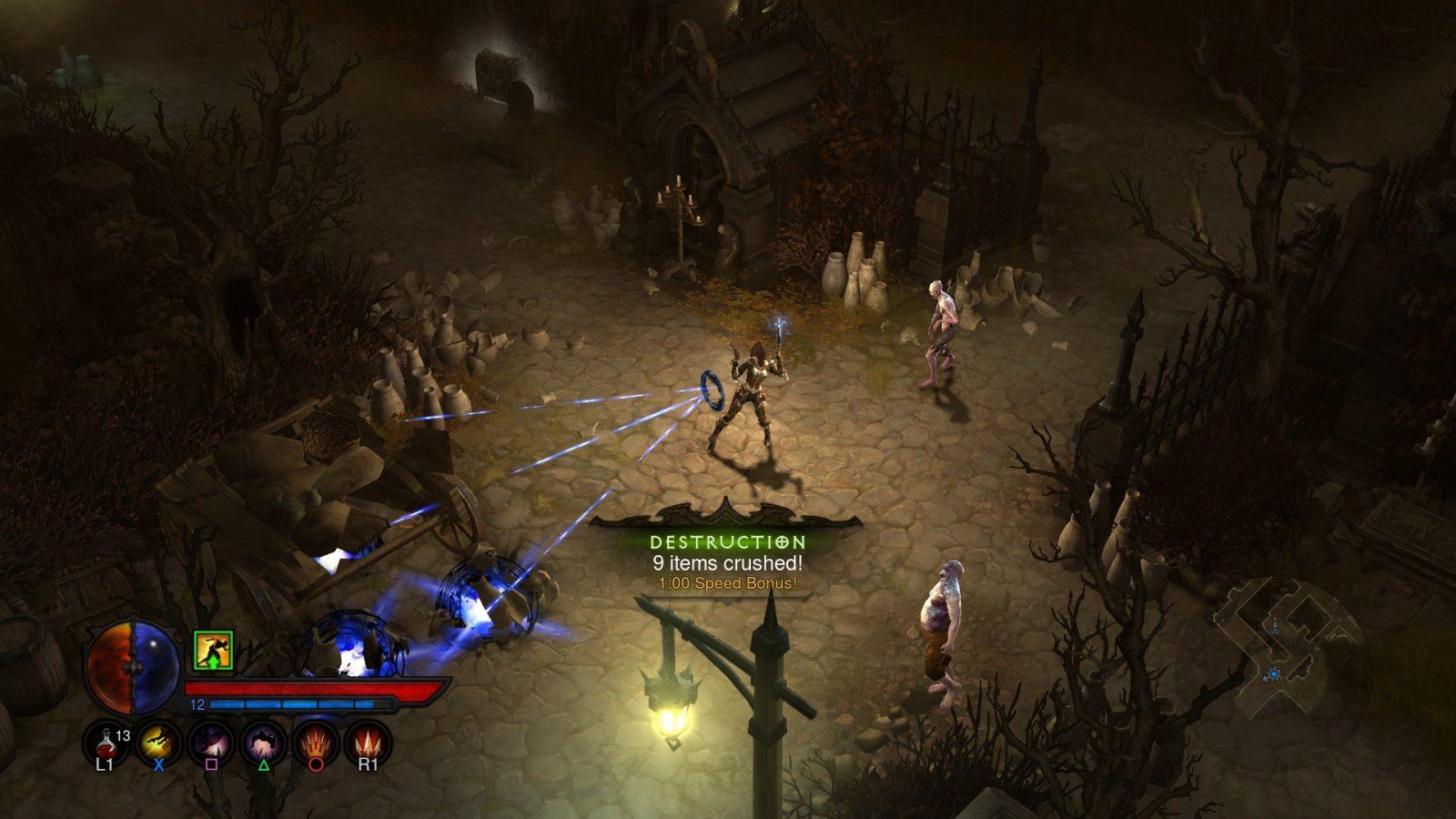This screenshot has width=1456, height=819.
Task: Trigger the red fan of spikes skill with circle ring
Action: click(x=316, y=742)
